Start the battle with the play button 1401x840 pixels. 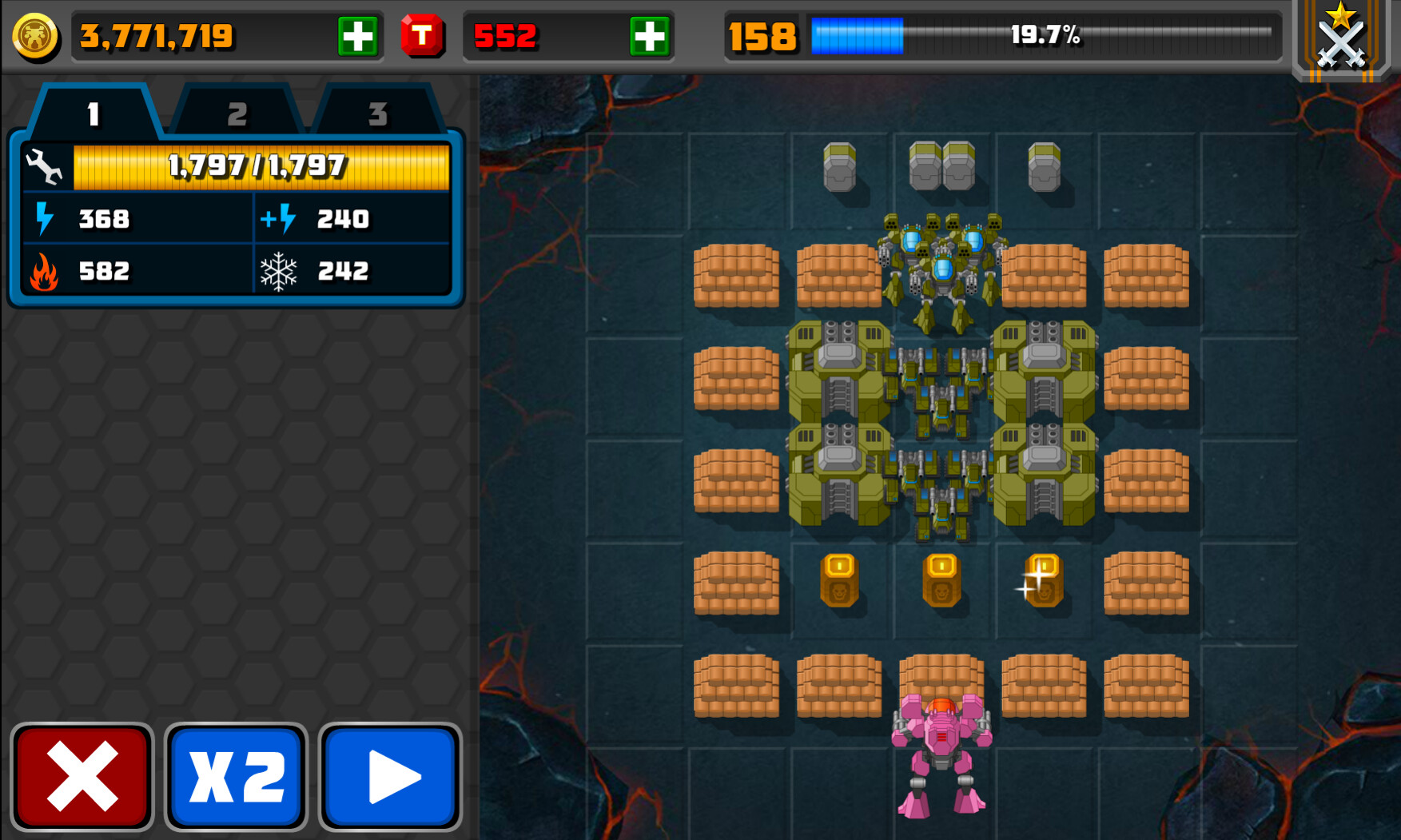coord(390,776)
